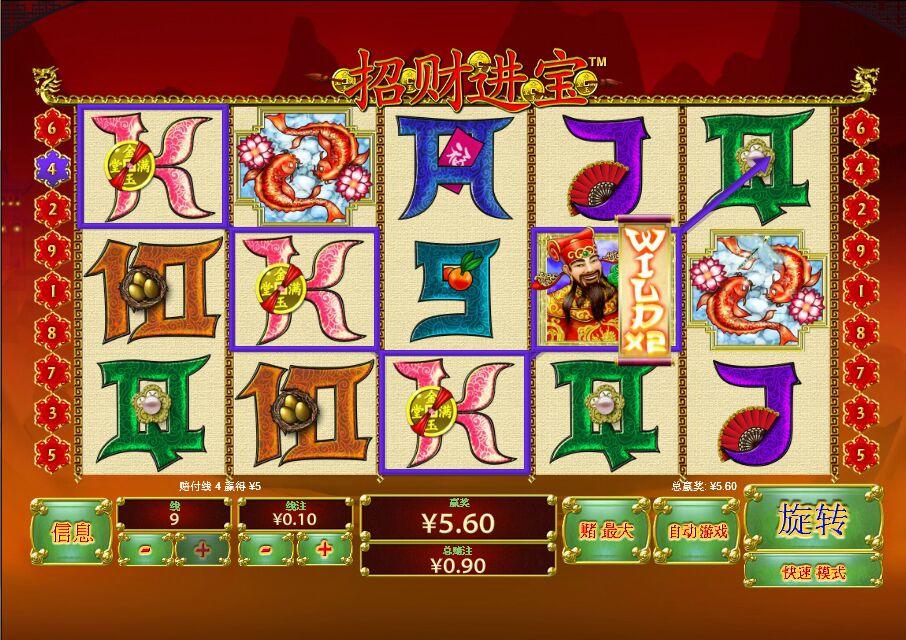Decrease the number of lines (线)

coord(146,549)
